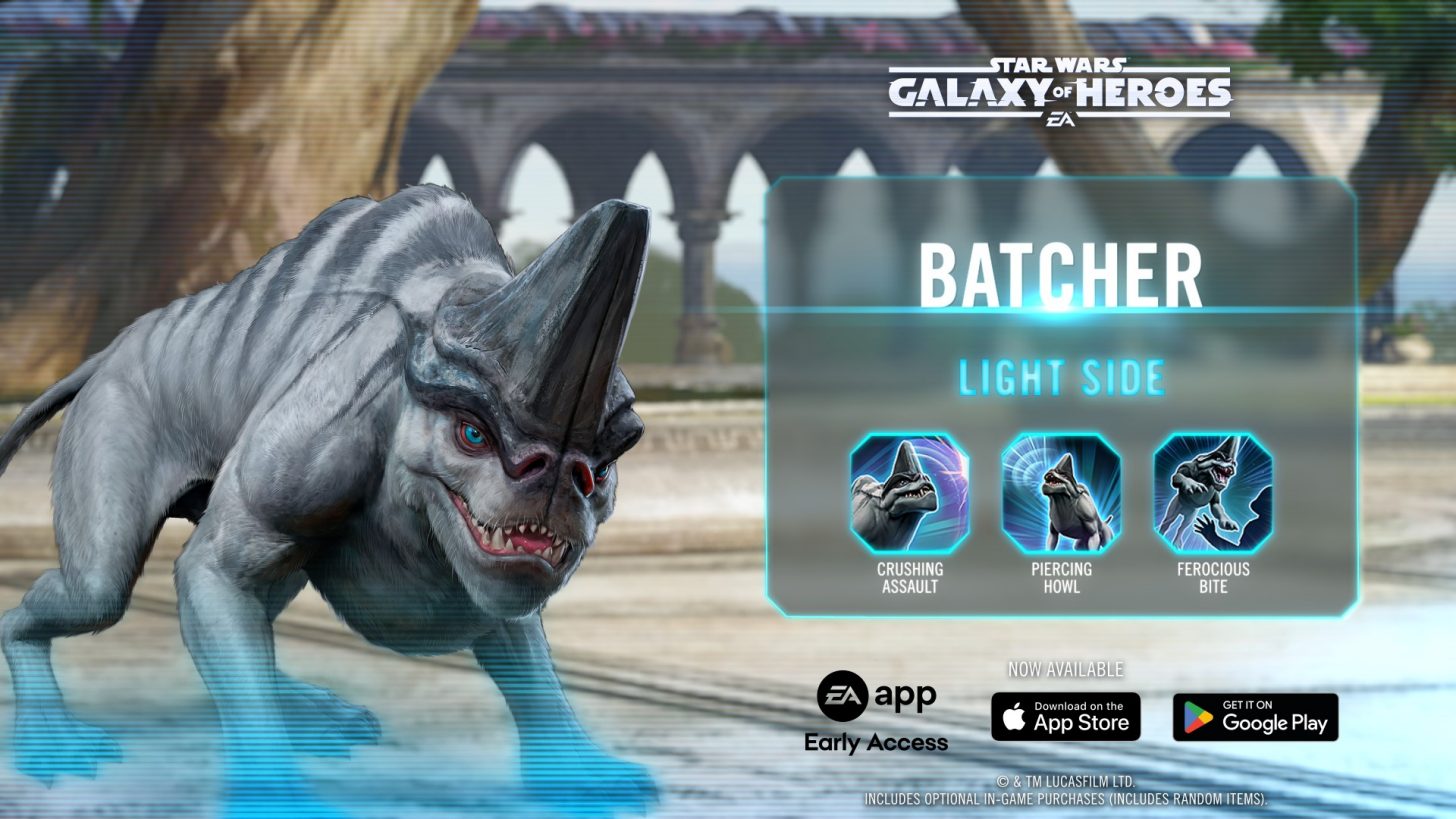The height and width of the screenshot is (819, 1456).
Task: Activate the Ferocious Bite ability icon
Action: (1212, 493)
